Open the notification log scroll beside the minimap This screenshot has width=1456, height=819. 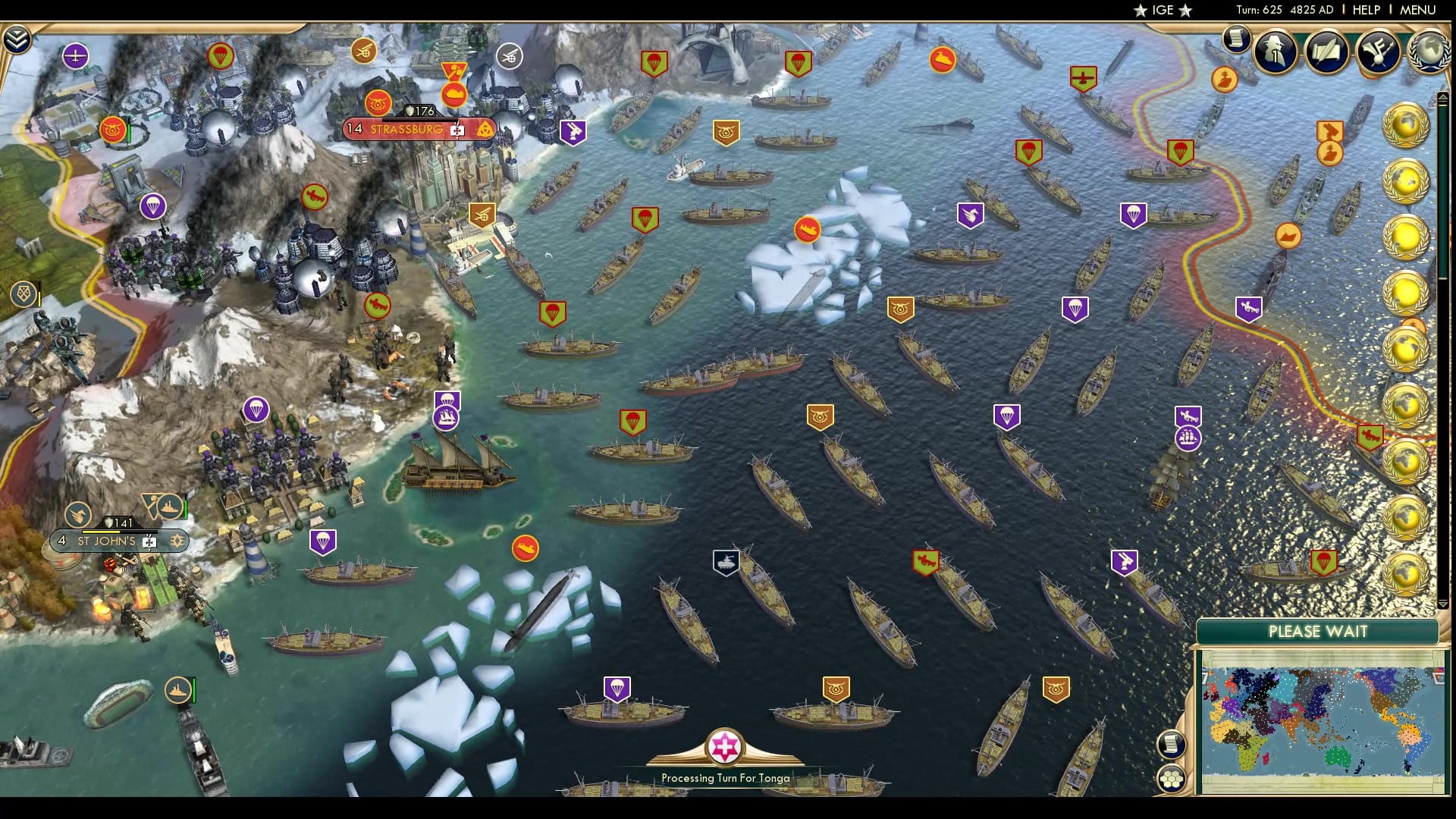pos(1170,744)
